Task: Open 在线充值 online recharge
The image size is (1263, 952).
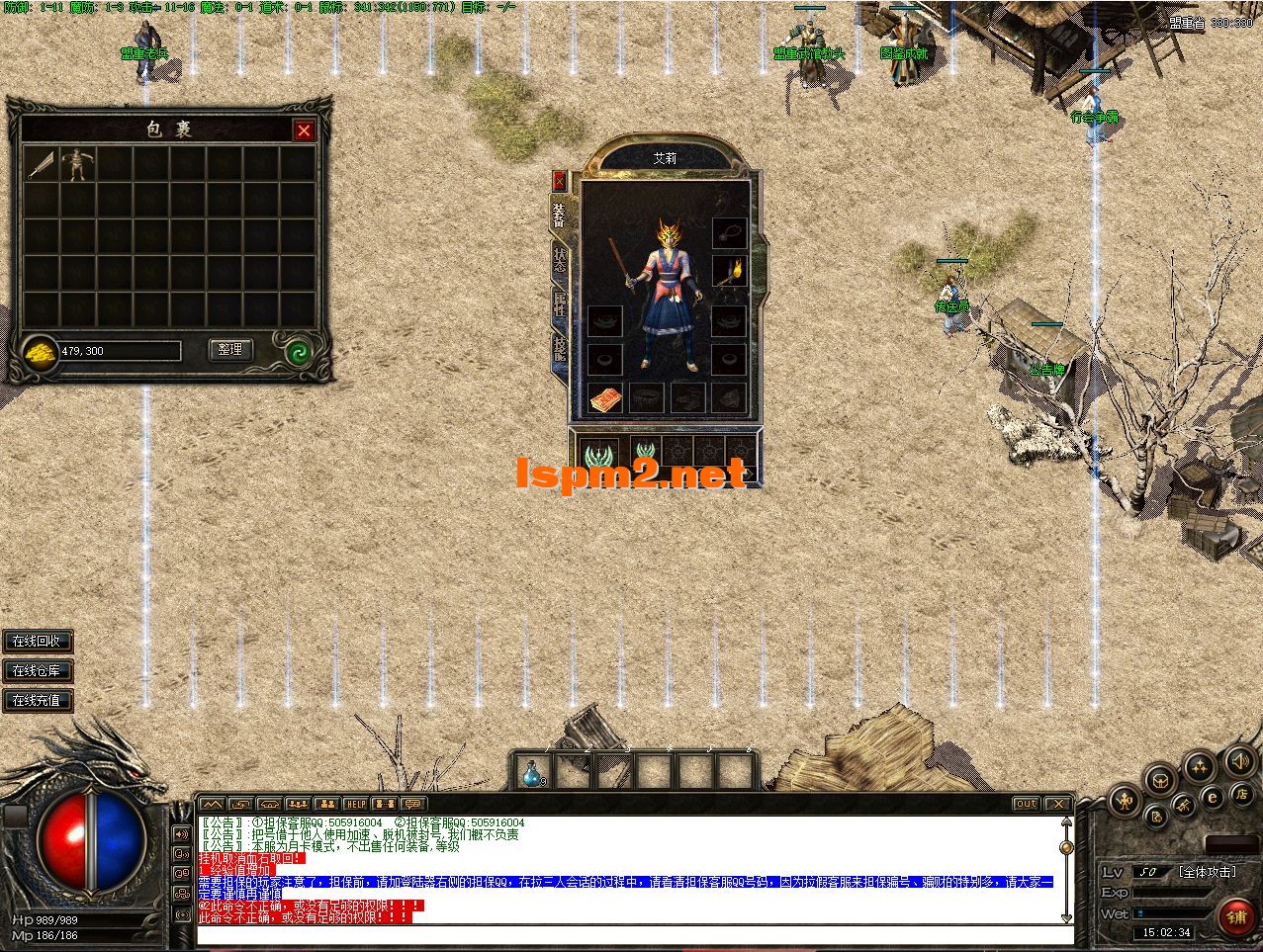Action: click(x=38, y=701)
